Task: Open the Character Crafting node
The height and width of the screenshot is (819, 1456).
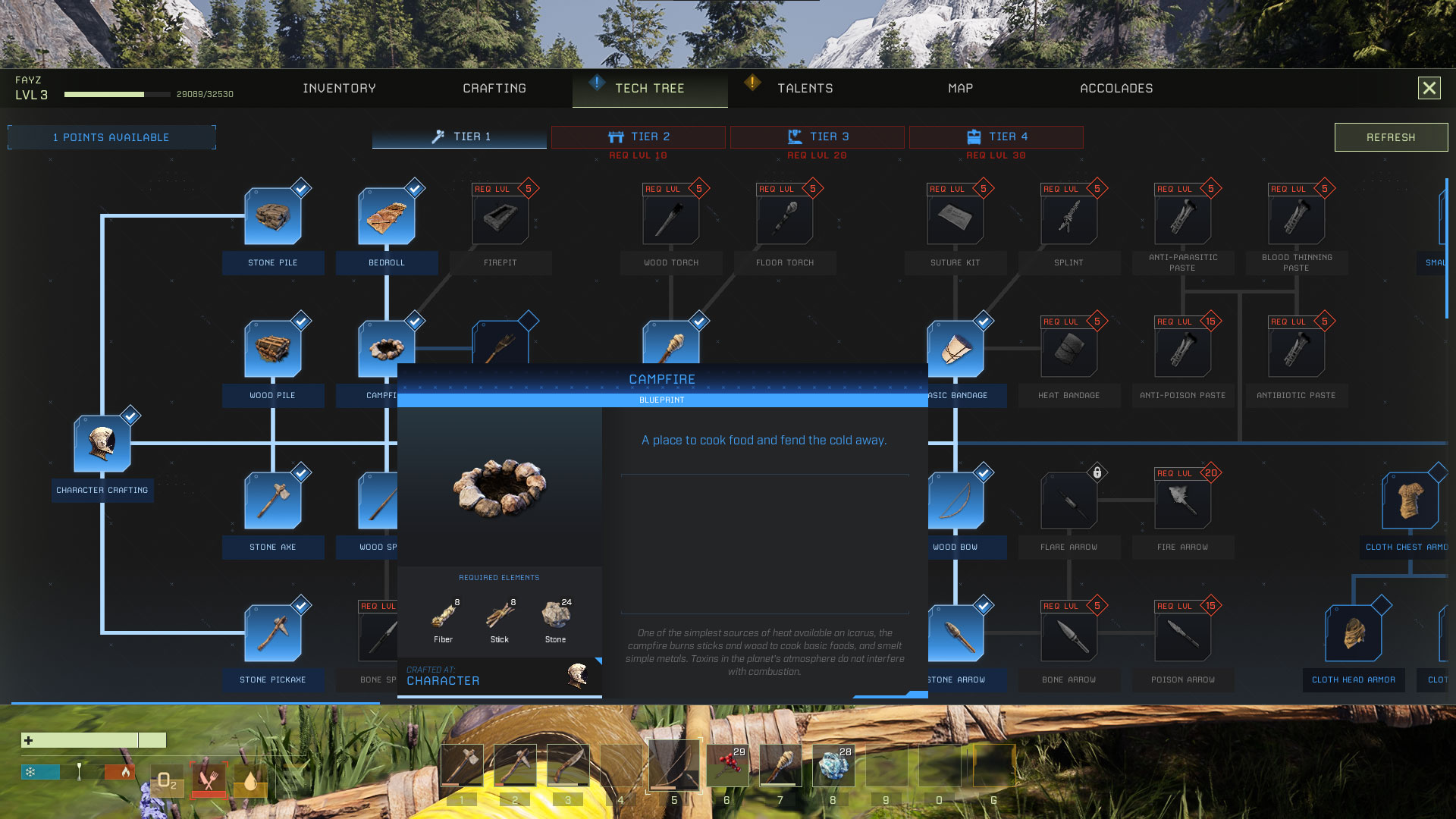Action: pyautogui.click(x=102, y=445)
